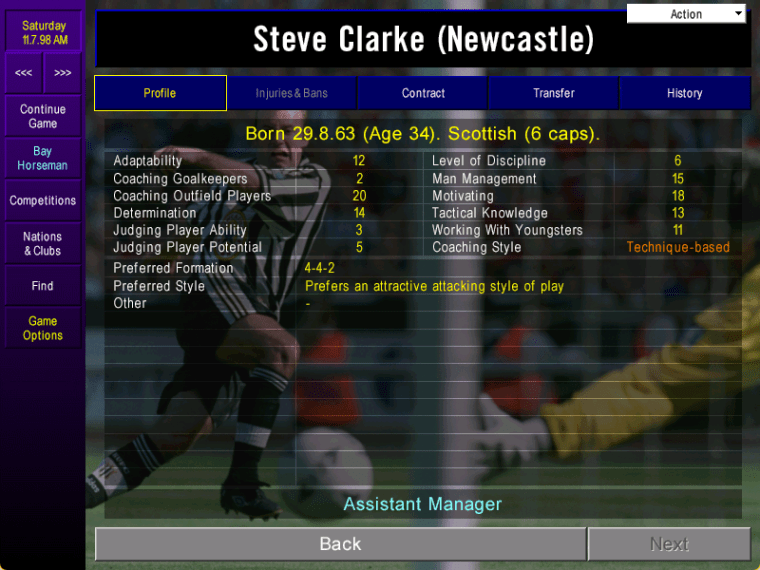Switch to the Profile tab
Image resolution: width=760 pixels, height=570 pixels.
pos(160,93)
